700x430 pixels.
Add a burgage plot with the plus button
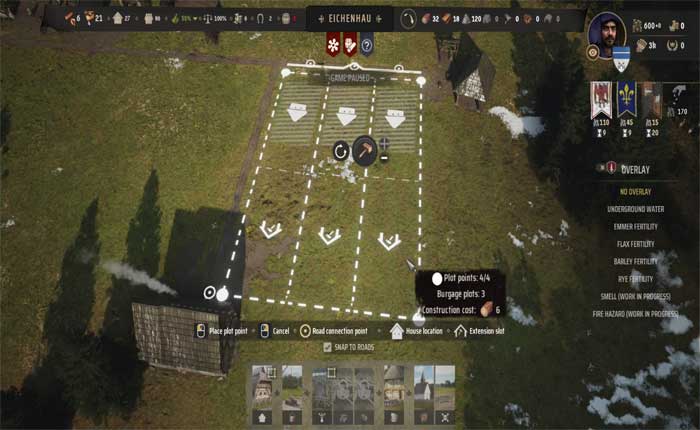coord(384,143)
